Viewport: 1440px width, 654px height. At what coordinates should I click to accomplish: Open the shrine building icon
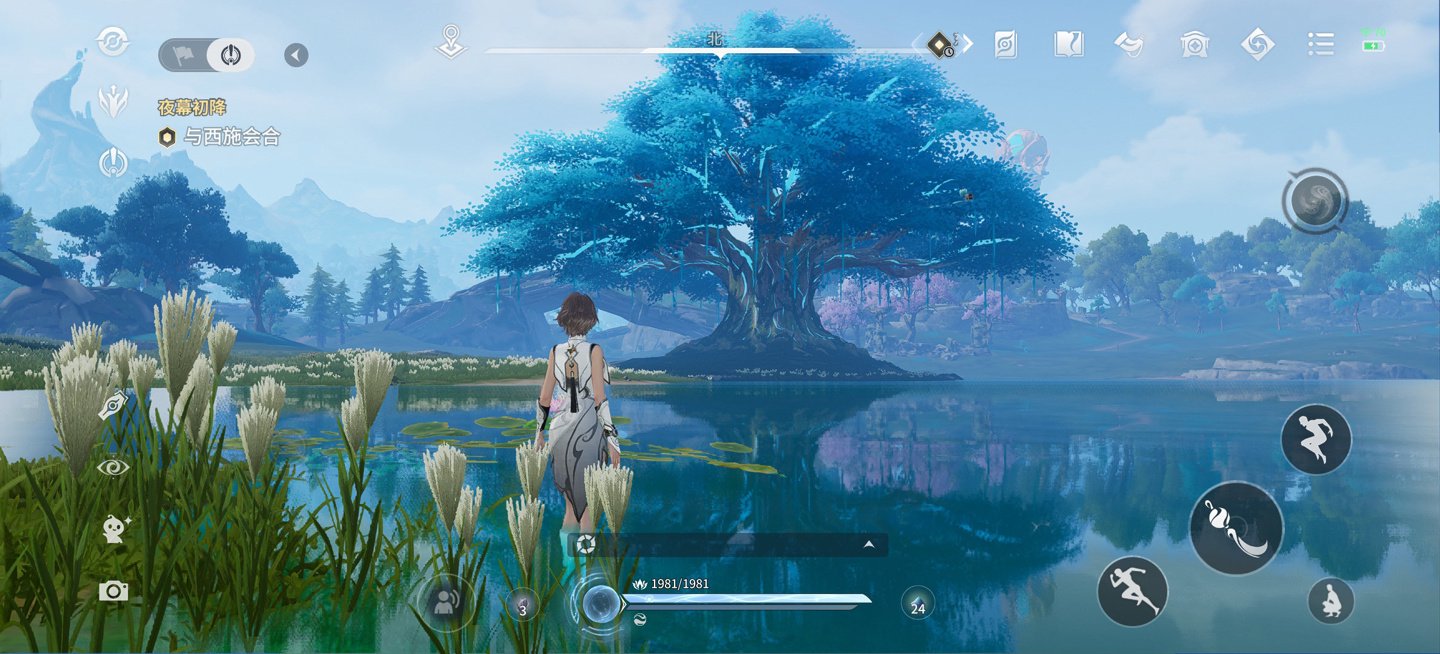(1194, 44)
